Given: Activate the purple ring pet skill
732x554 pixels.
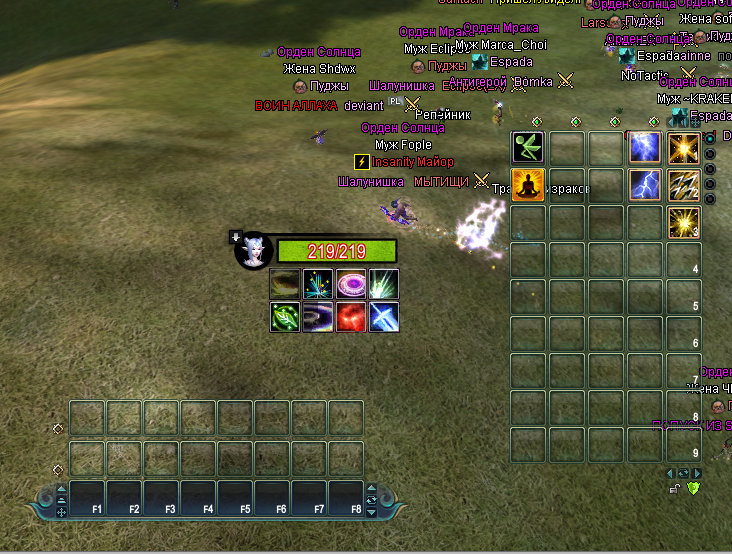Looking at the screenshot, I should point(350,284).
